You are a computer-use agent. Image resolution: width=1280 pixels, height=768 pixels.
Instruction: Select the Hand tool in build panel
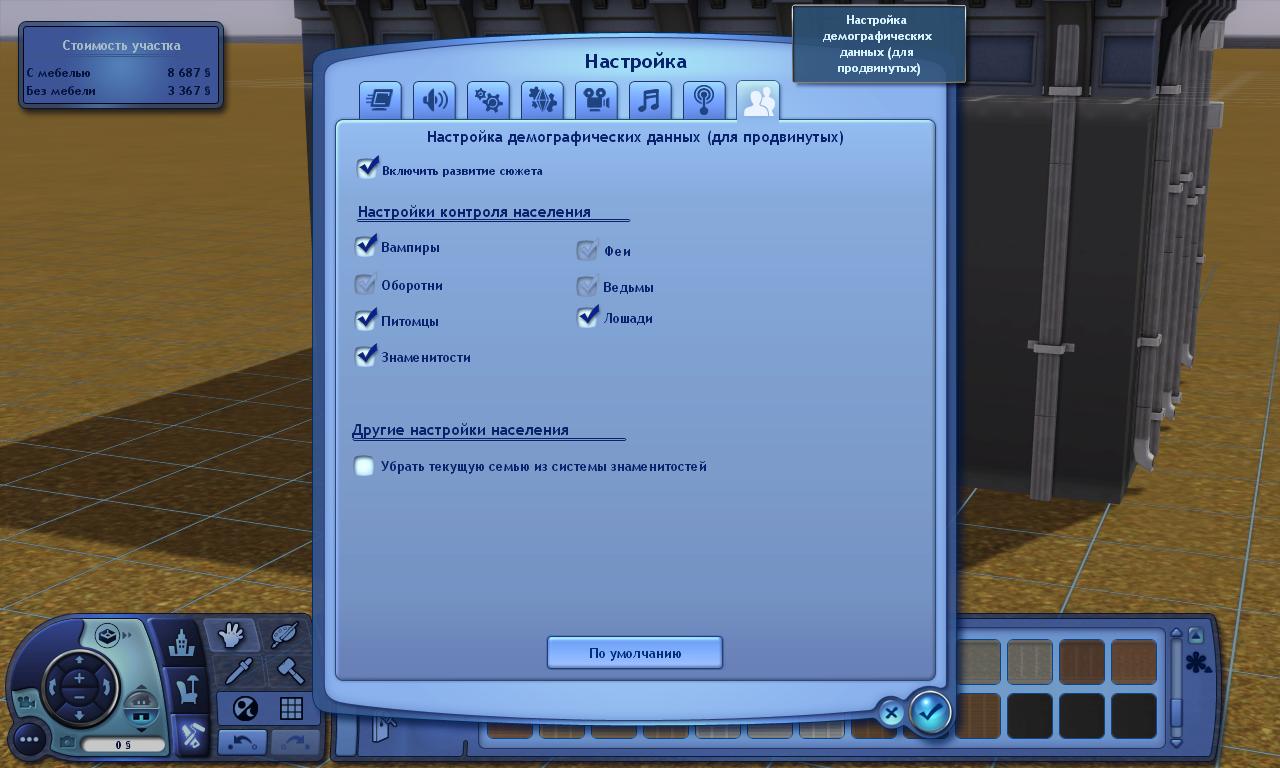pos(231,634)
